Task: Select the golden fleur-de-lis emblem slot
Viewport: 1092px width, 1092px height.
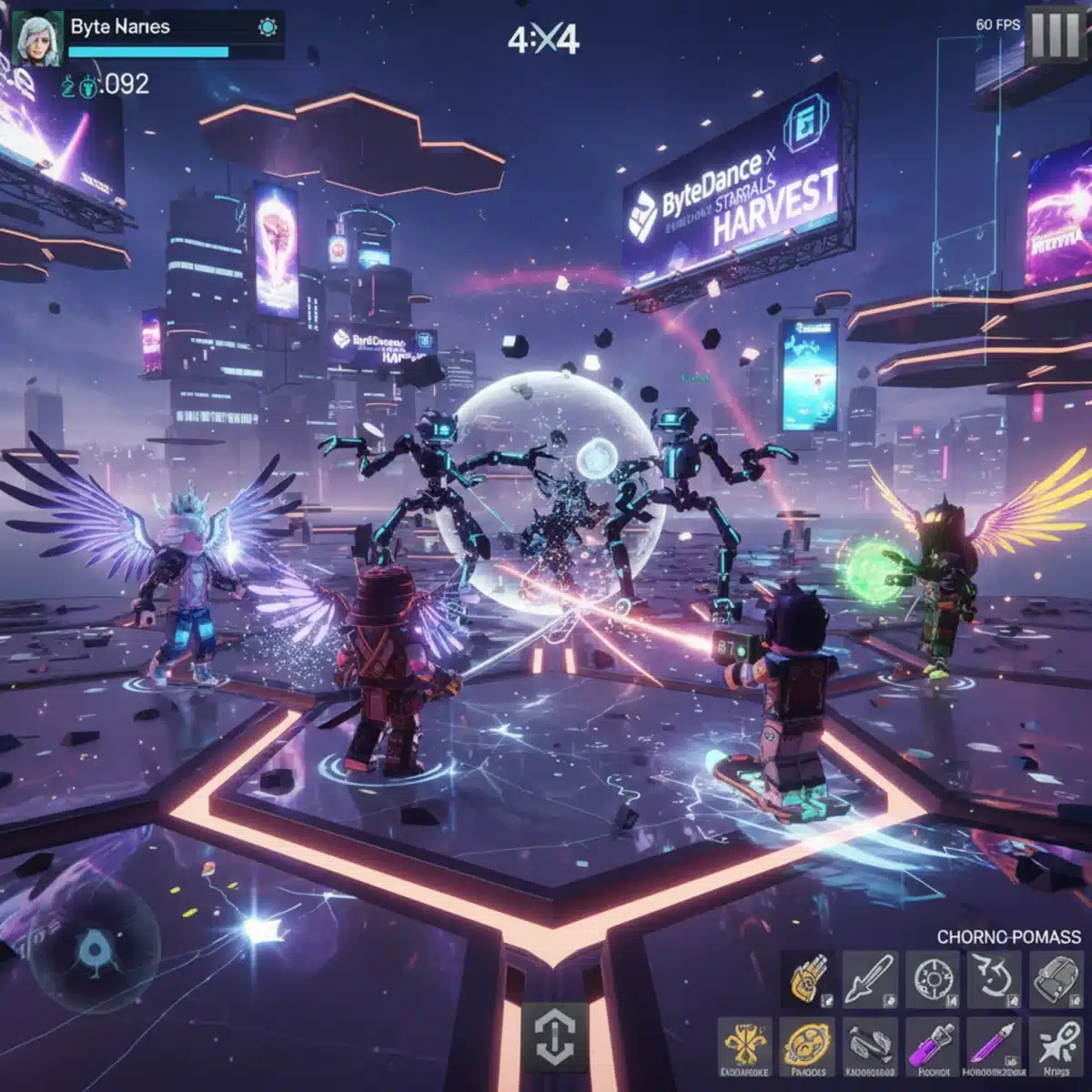Action: click(745, 1045)
